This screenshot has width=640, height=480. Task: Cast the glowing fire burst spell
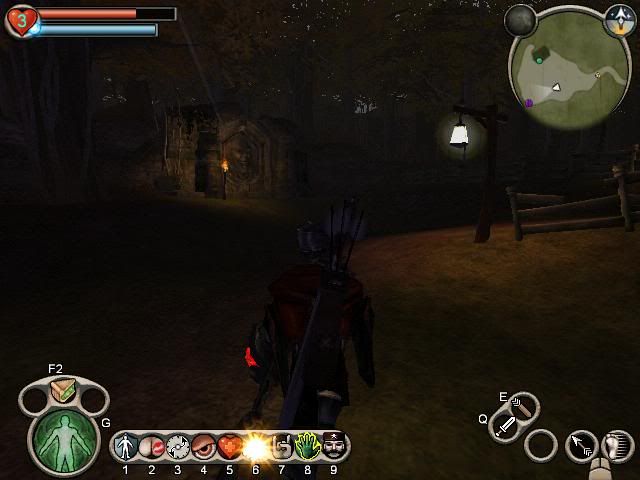pyautogui.click(x=256, y=445)
